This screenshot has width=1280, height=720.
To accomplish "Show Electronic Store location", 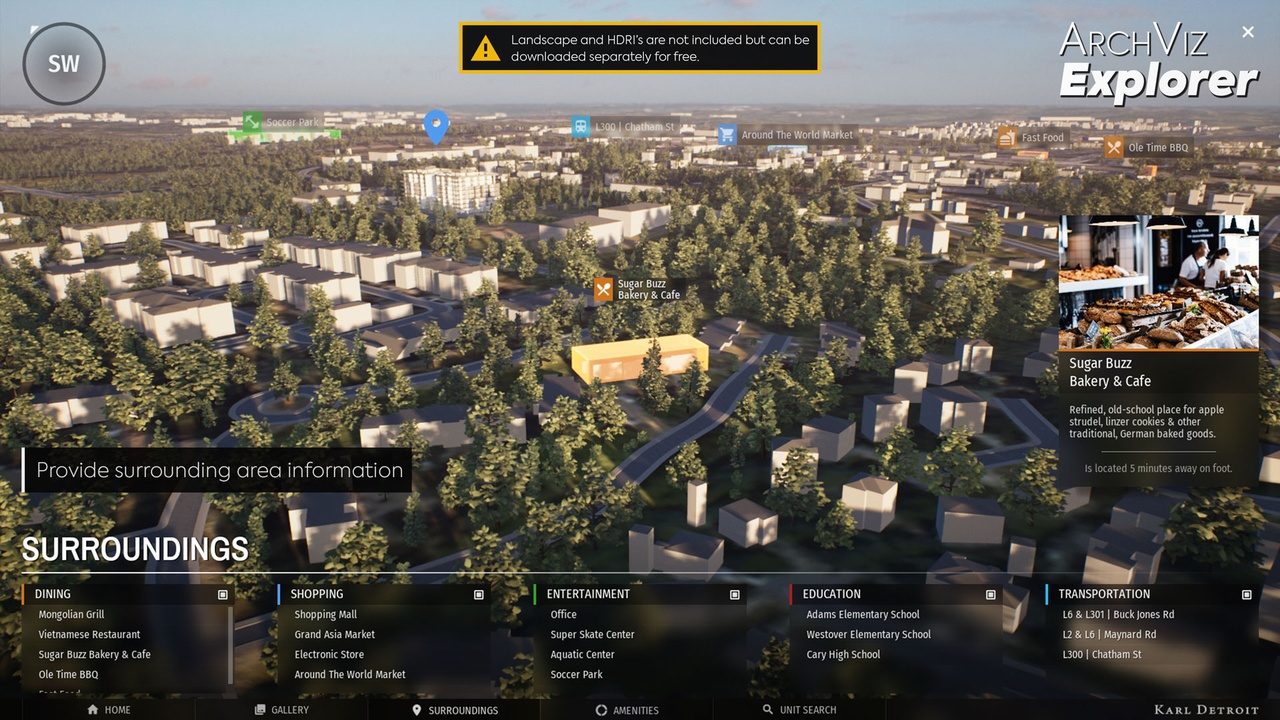I will click(329, 655).
